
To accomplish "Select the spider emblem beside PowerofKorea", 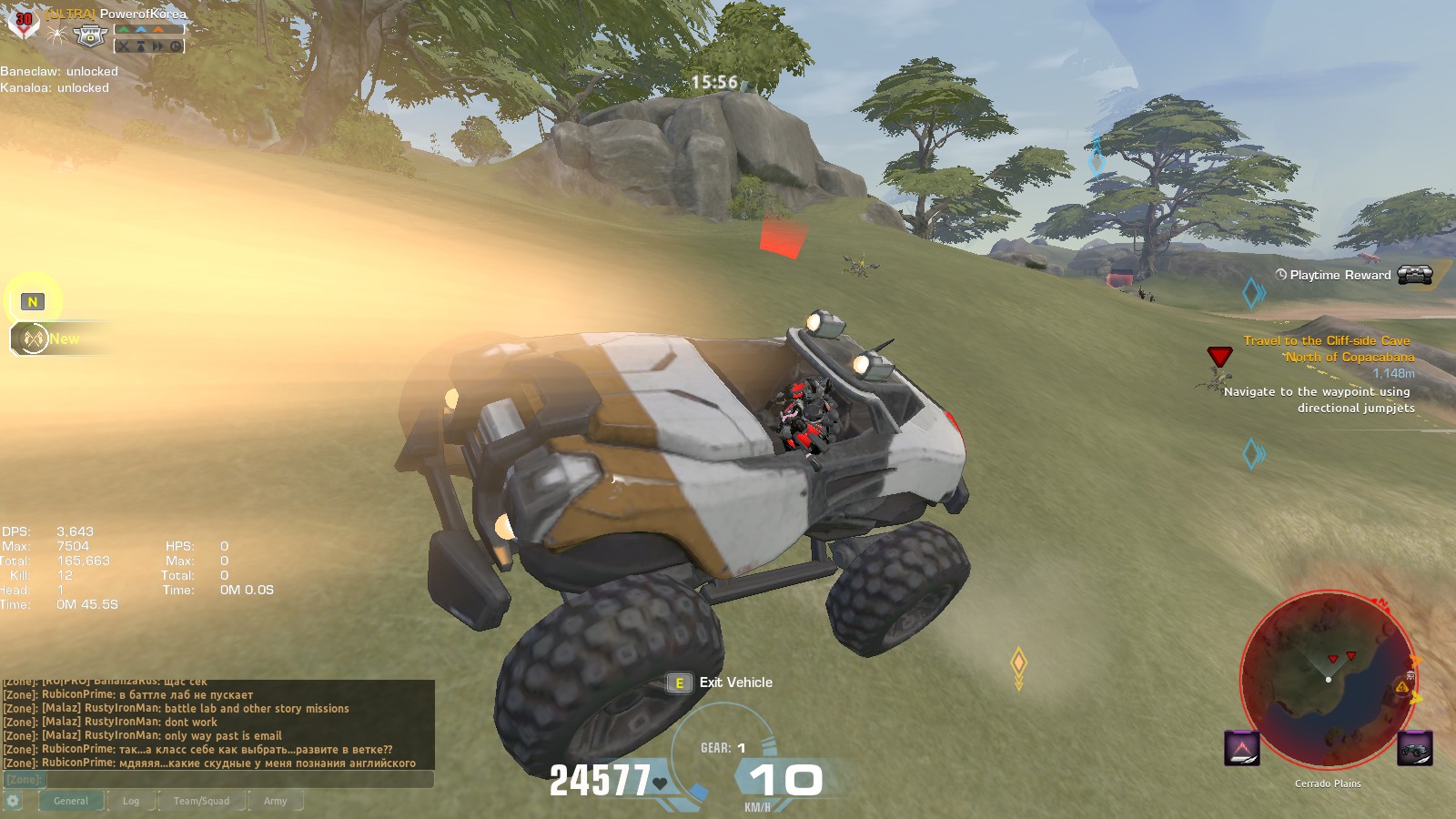I will [x=57, y=35].
